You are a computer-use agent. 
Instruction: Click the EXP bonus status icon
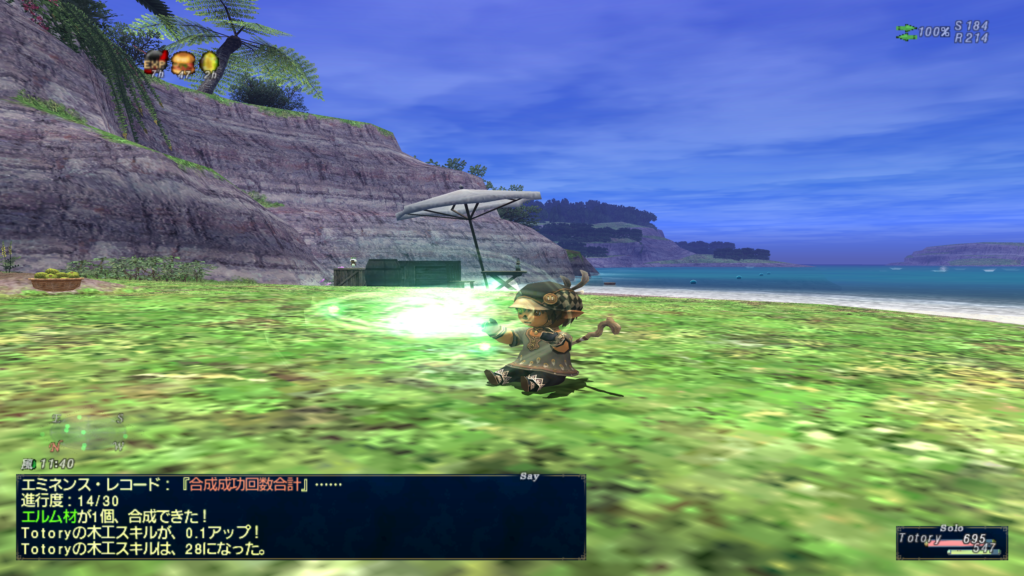[155, 62]
